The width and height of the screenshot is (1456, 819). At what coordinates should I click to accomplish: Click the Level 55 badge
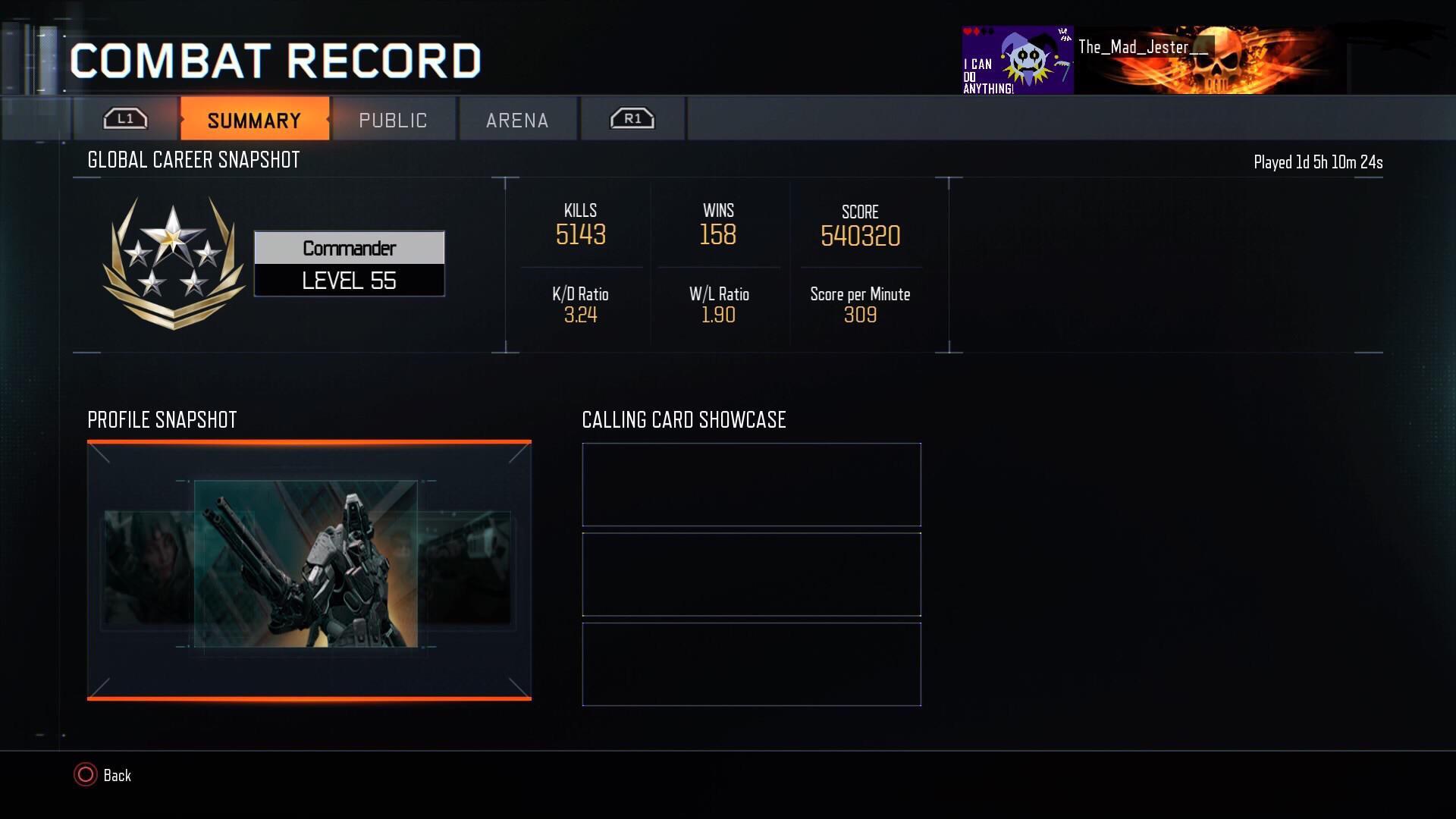pos(349,280)
